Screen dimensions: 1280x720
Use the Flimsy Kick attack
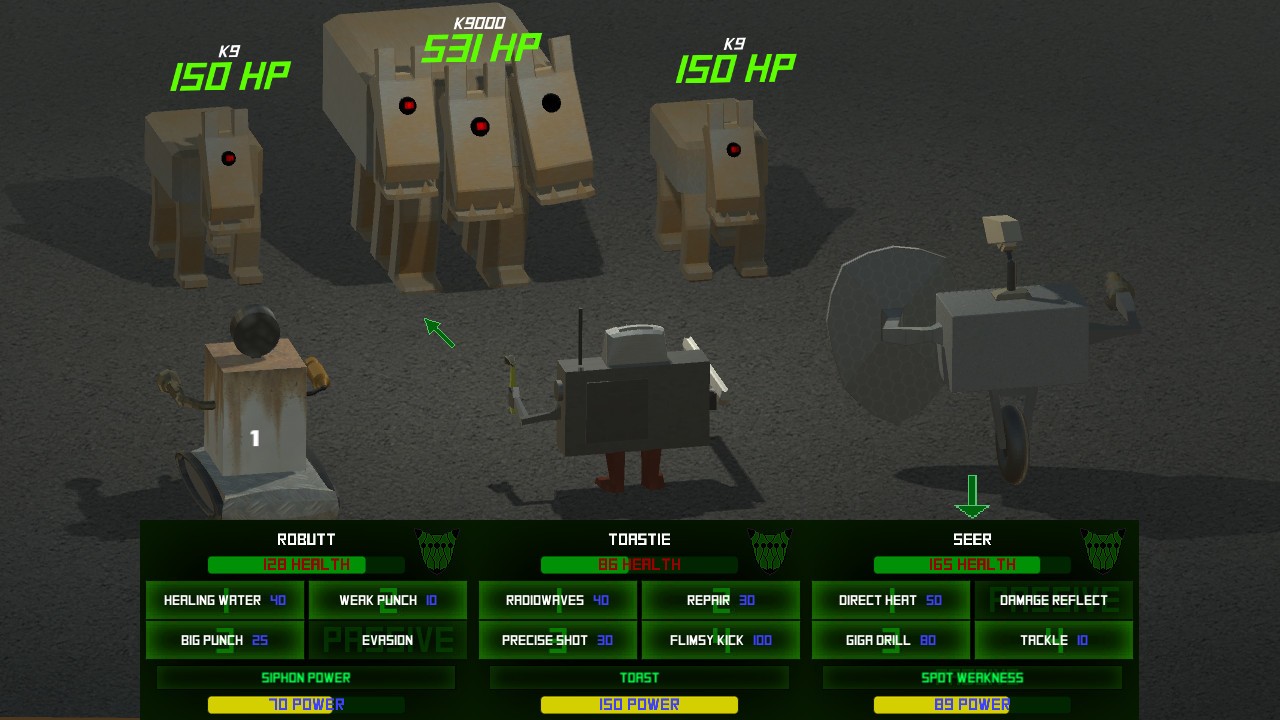point(720,640)
